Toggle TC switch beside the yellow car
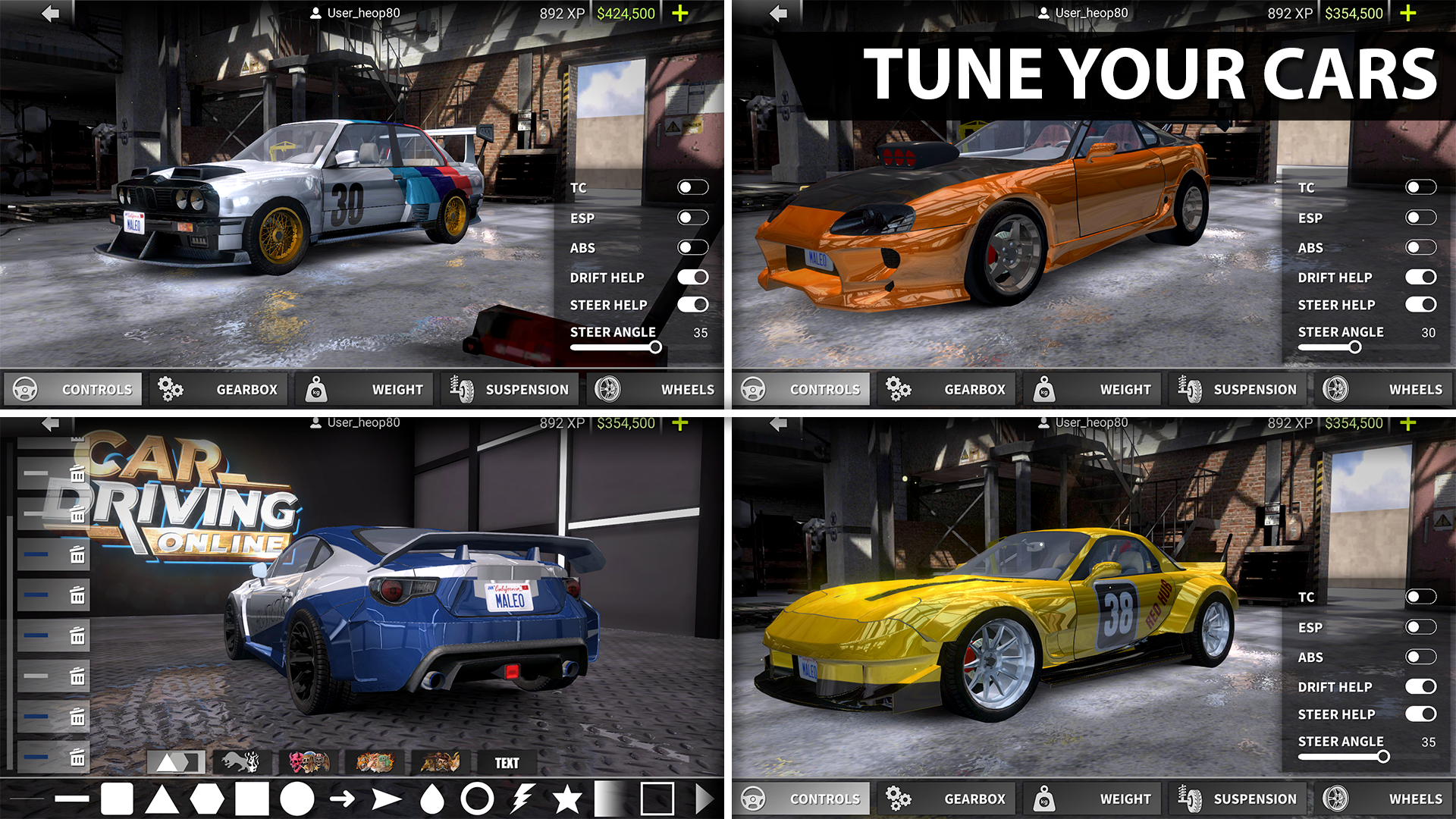The width and height of the screenshot is (1456, 819). tap(1420, 597)
